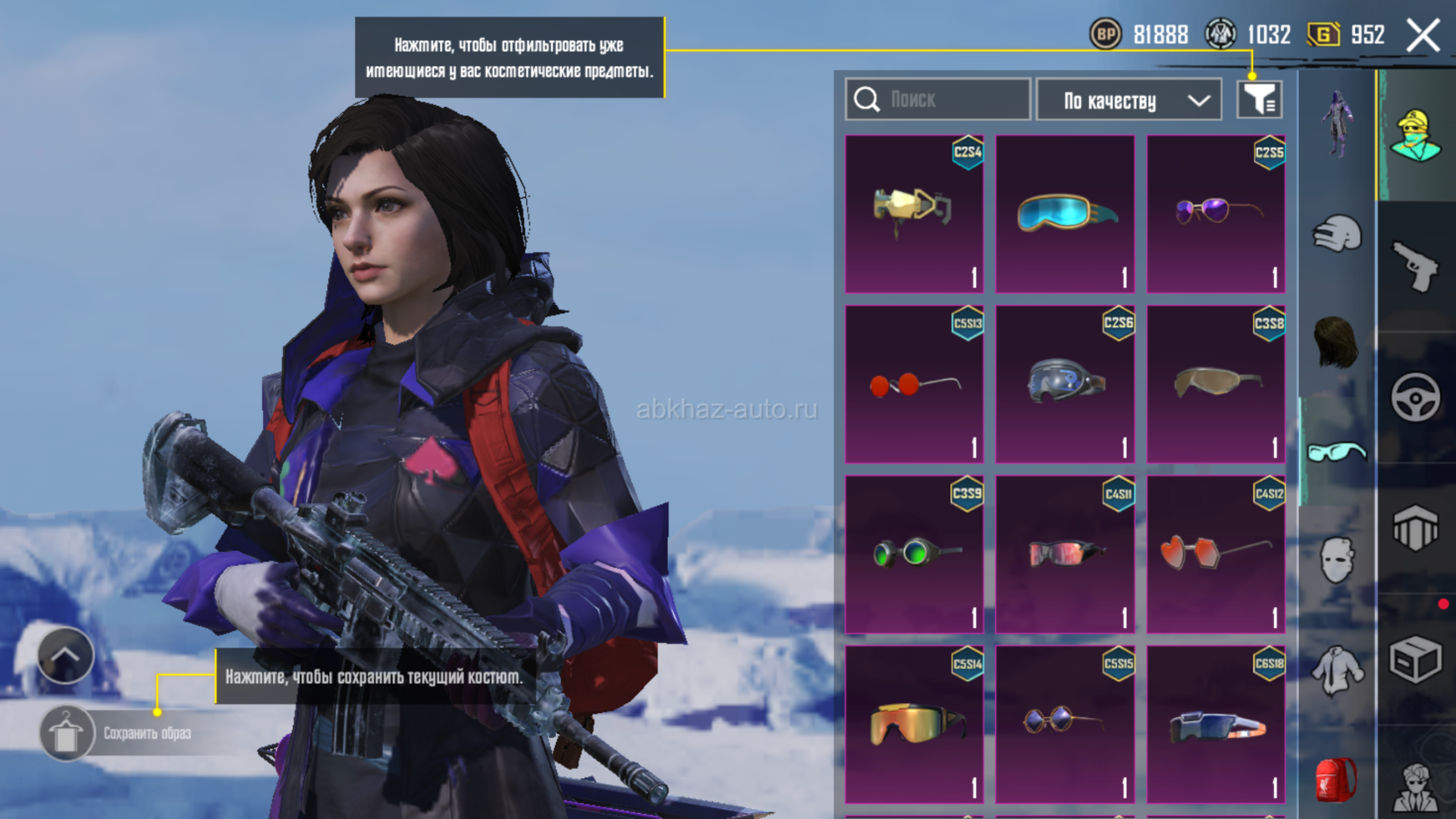Image resolution: width=1456 pixels, height=819 pixels.
Task: Click the search field labeled Поиск
Action: (x=937, y=99)
